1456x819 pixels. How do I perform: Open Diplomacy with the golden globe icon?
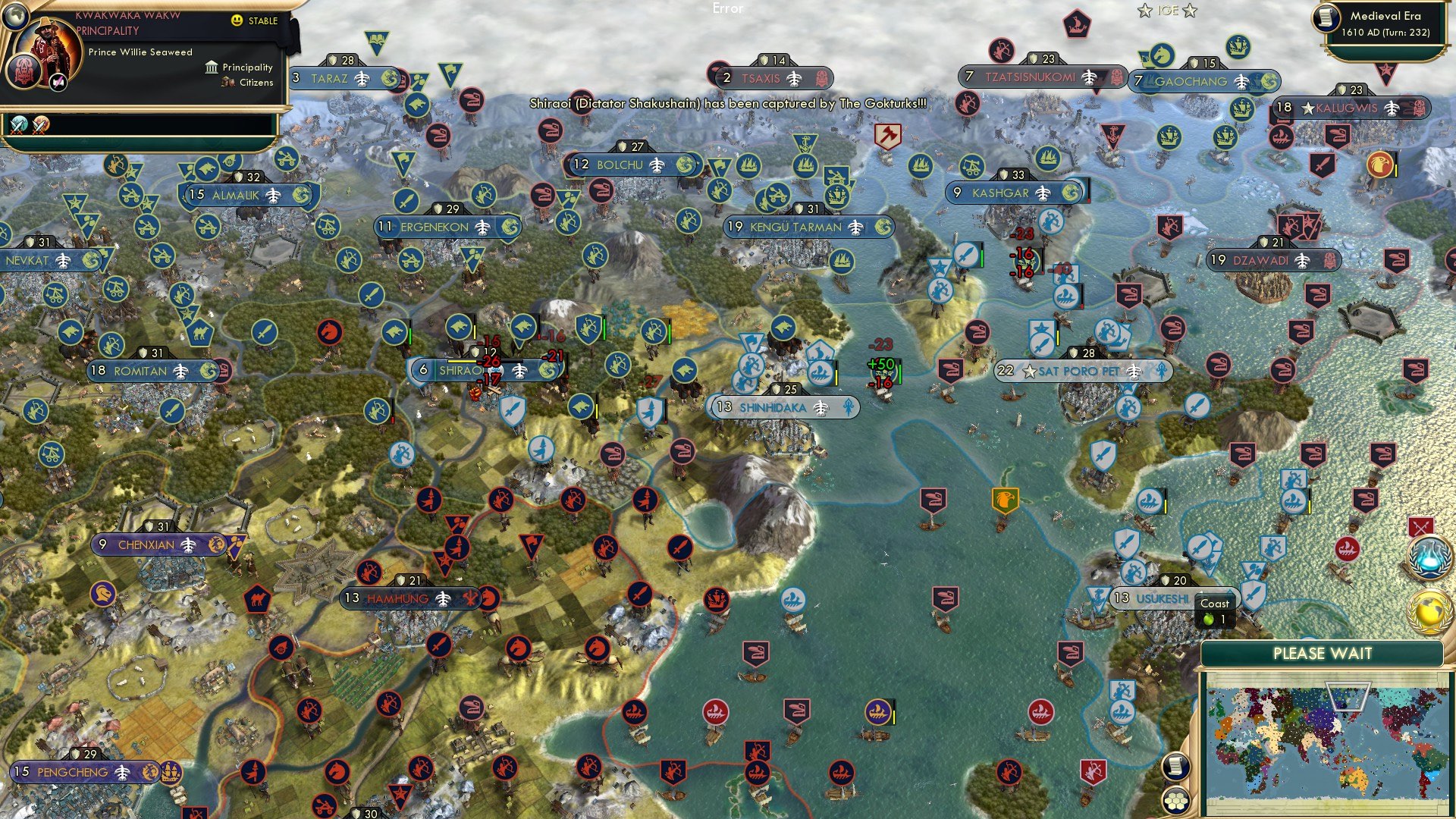point(1429,610)
